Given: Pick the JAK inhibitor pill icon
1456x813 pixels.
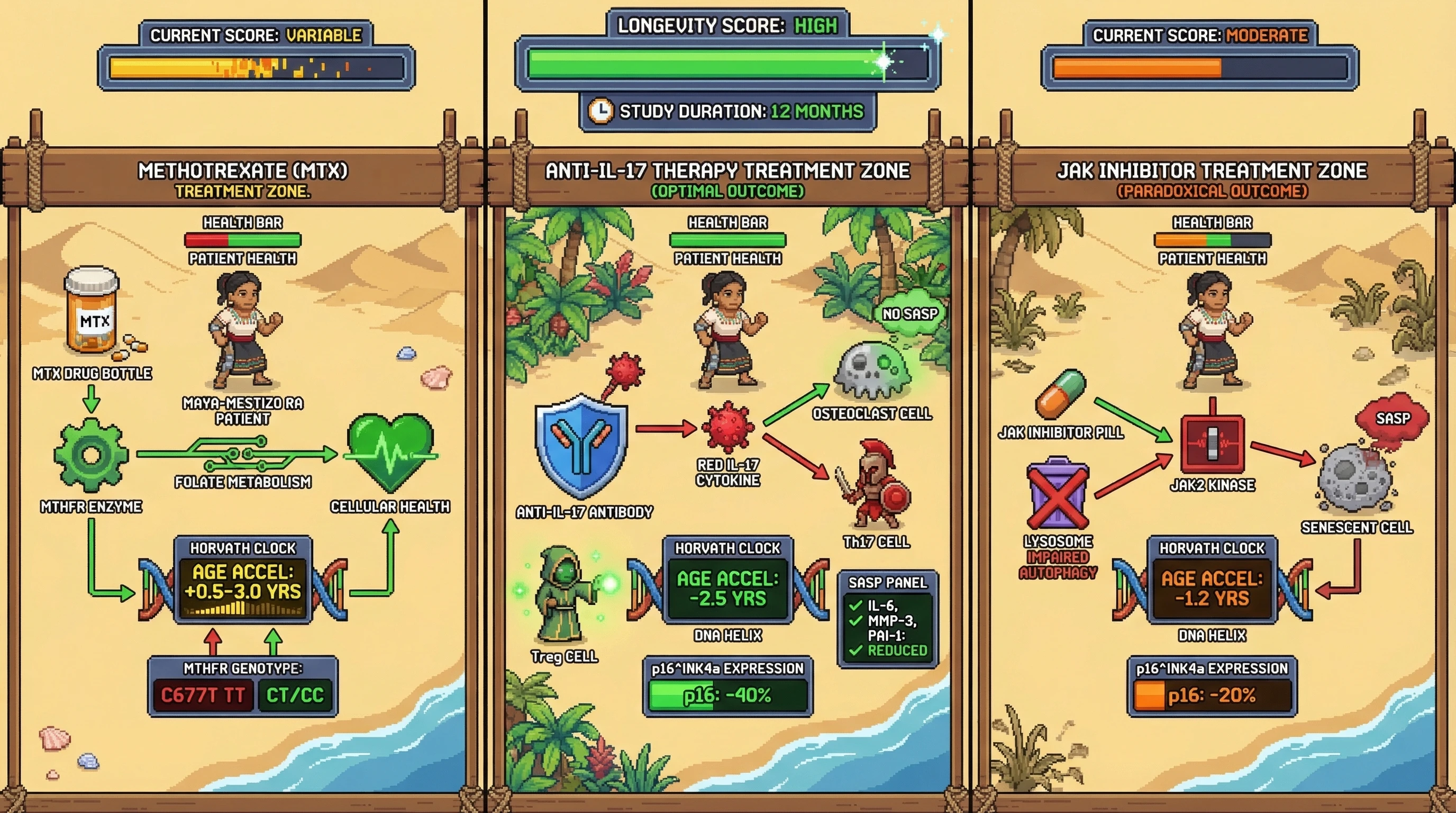Looking at the screenshot, I should (1061, 393).
